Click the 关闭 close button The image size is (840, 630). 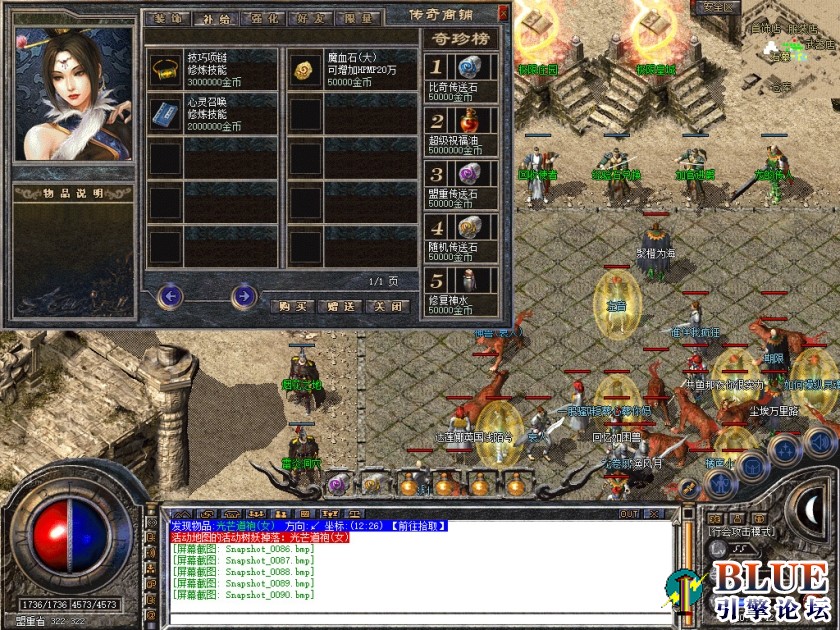pos(386,306)
